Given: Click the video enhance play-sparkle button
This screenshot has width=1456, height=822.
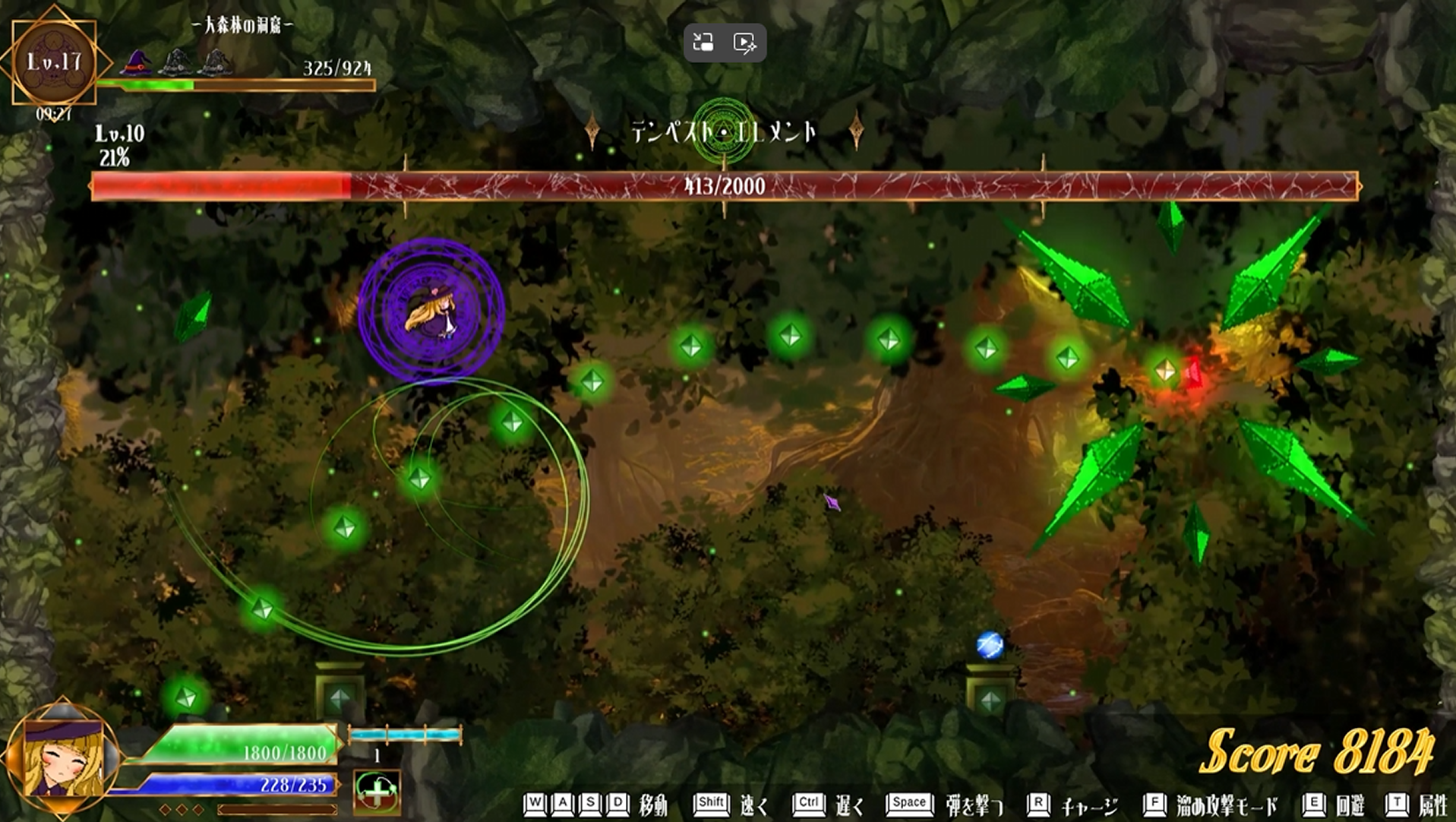Looking at the screenshot, I should click(744, 43).
